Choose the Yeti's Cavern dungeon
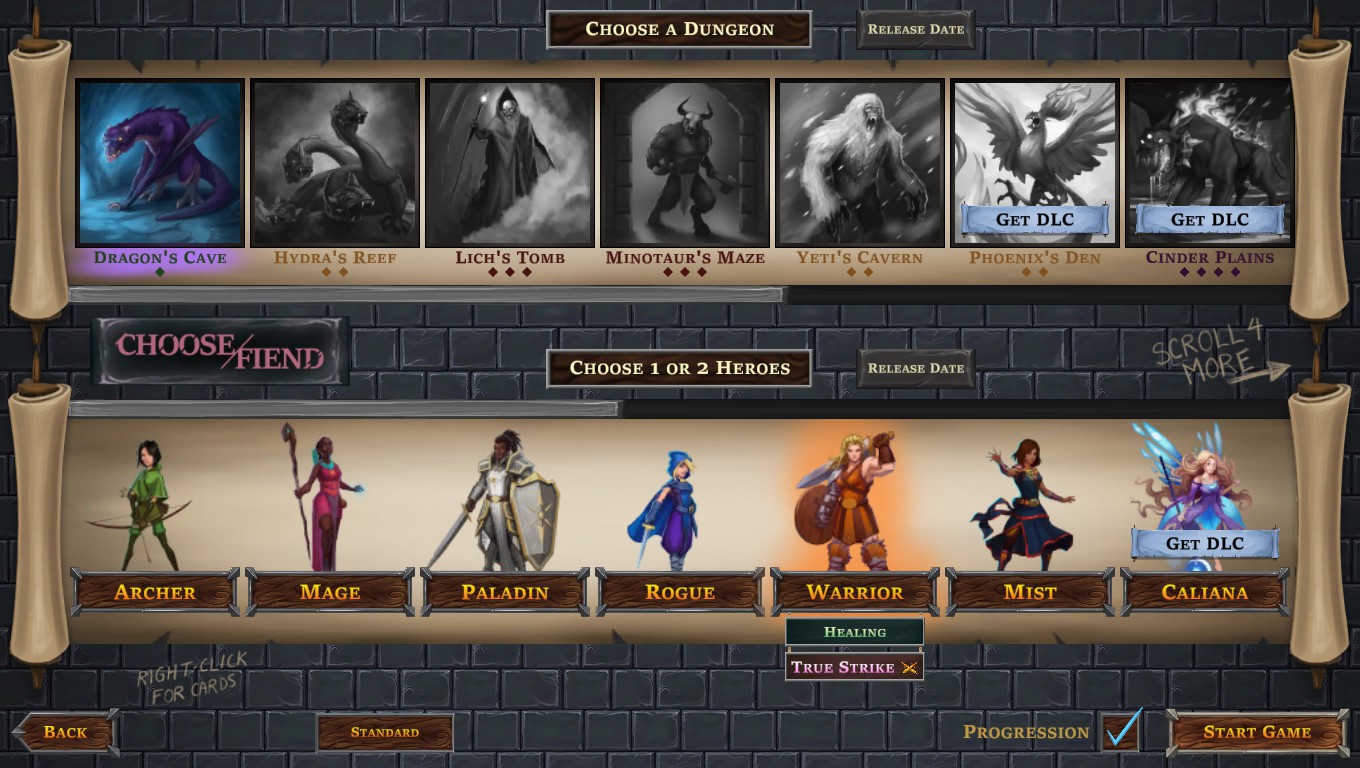 [x=860, y=163]
